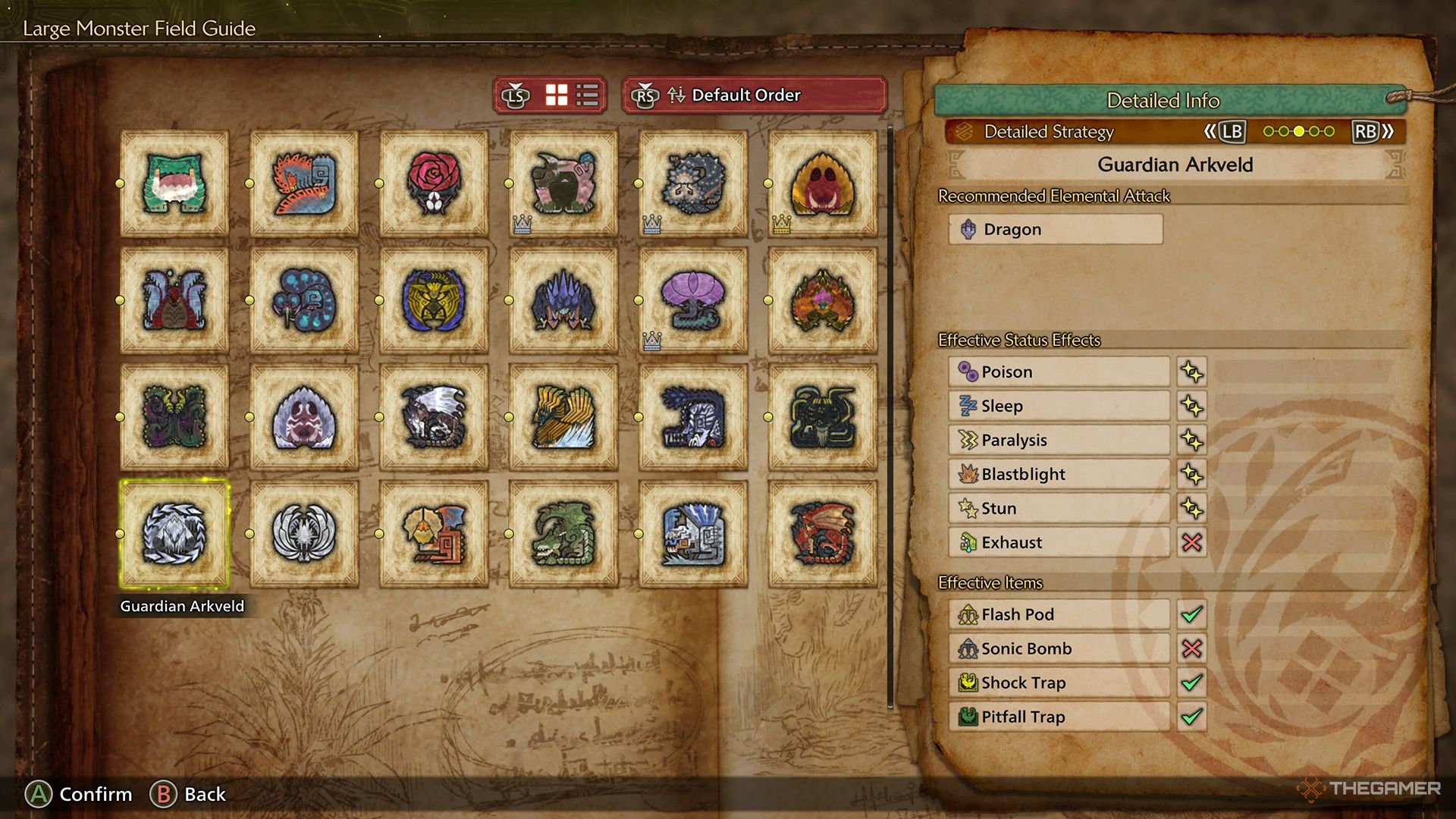Select the purple flower monster tile
The width and height of the screenshot is (1456, 819).
pyautogui.click(x=693, y=300)
